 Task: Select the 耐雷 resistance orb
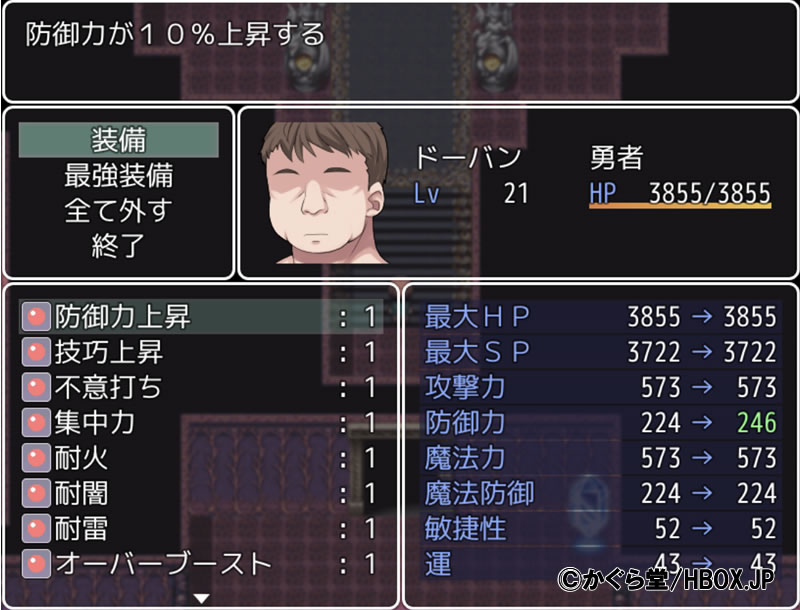200,528
